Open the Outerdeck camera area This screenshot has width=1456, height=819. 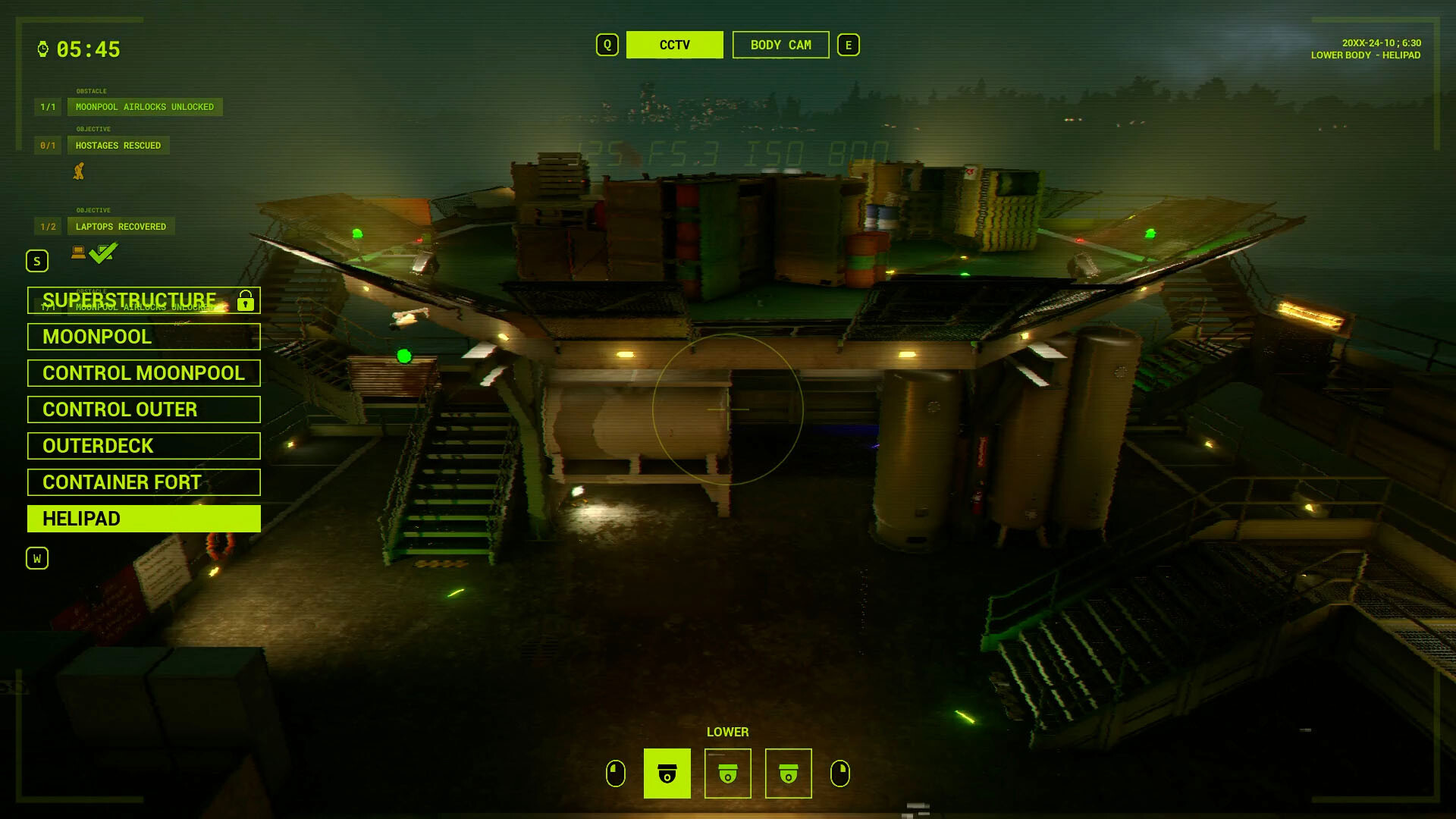coord(143,446)
